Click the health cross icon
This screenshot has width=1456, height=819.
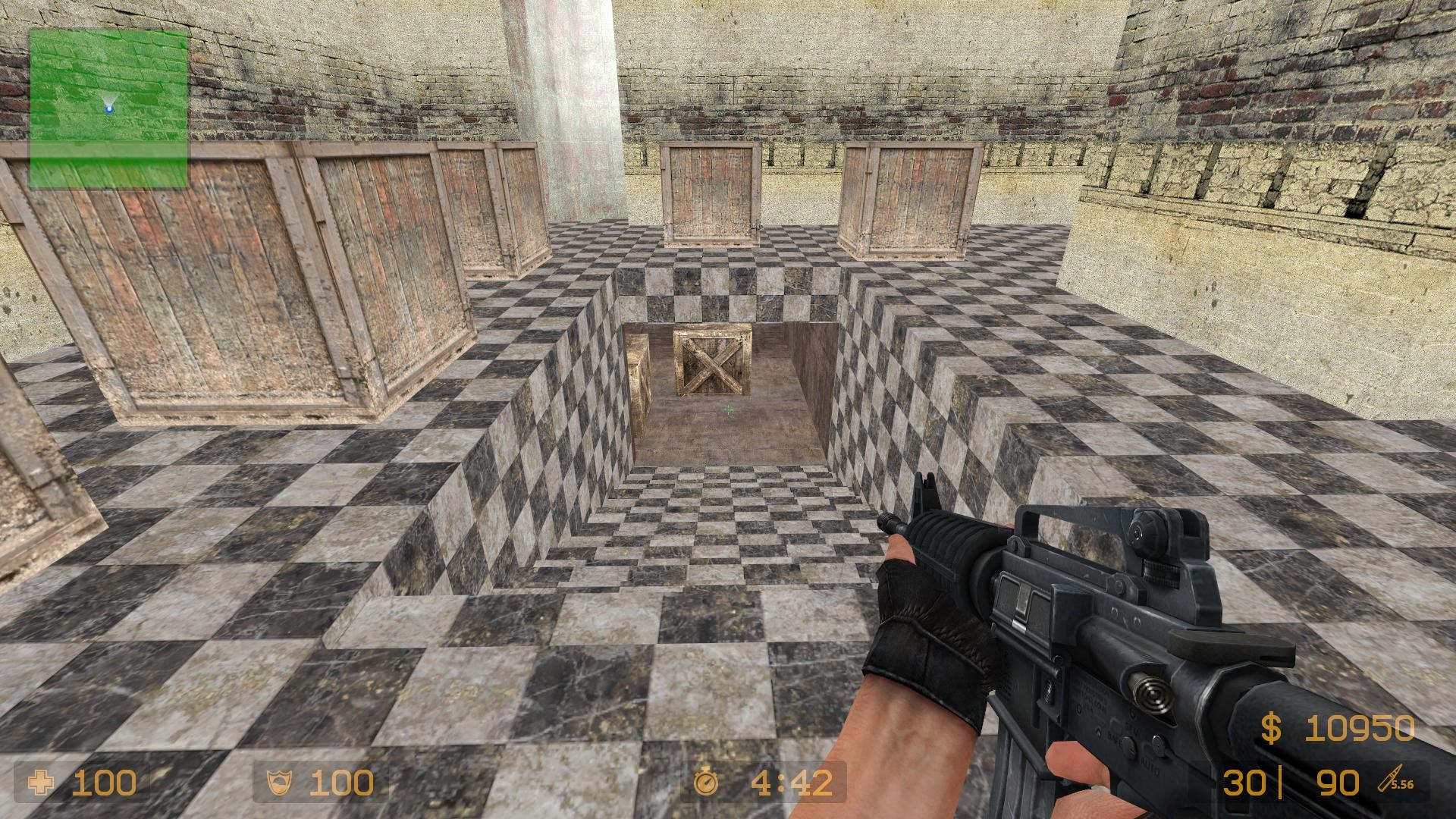point(39,781)
